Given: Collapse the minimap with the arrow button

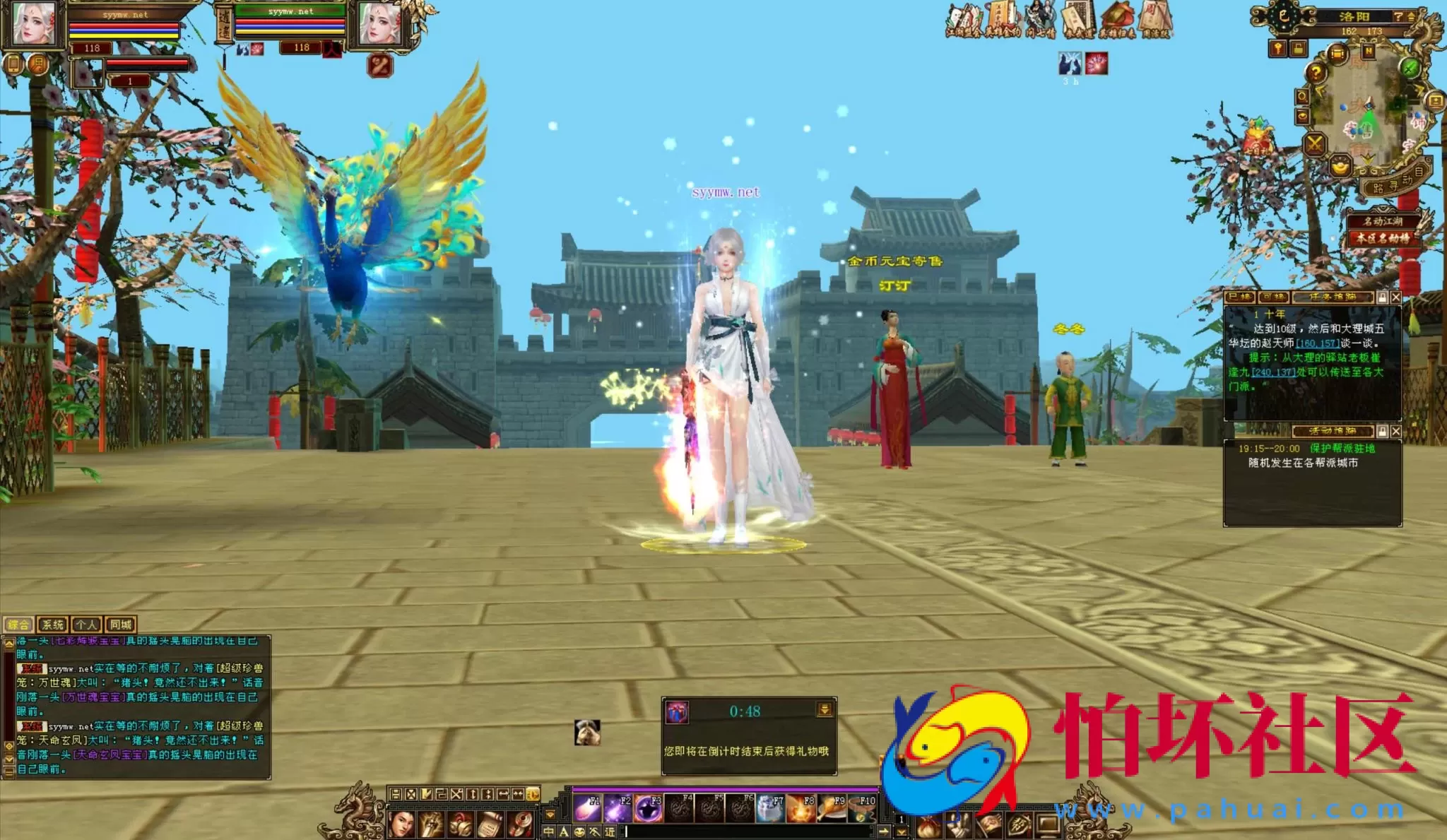Looking at the screenshot, I should click(x=1411, y=17).
